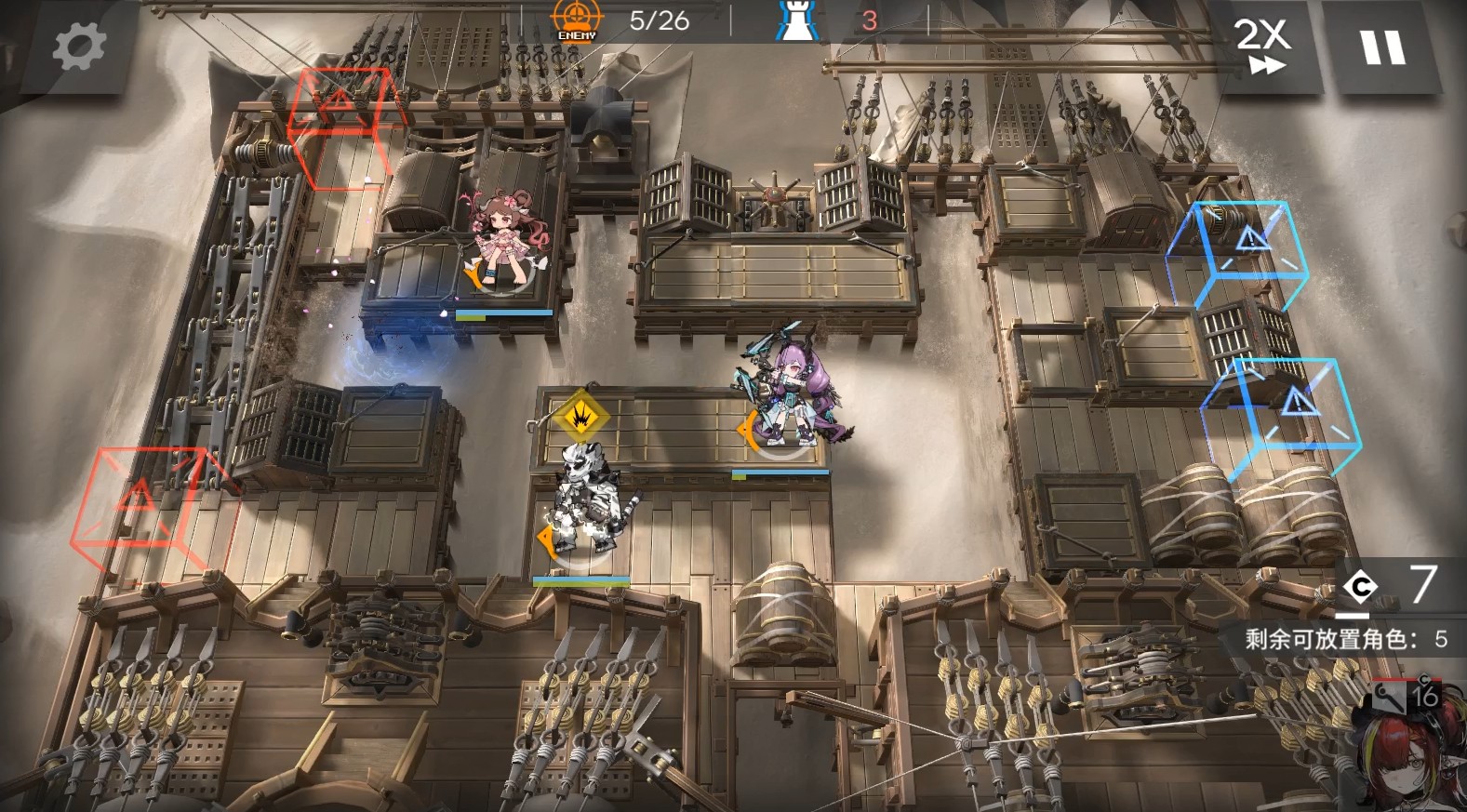Toggle the 2X battle speed

pyautogui.click(x=1263, y=47)
